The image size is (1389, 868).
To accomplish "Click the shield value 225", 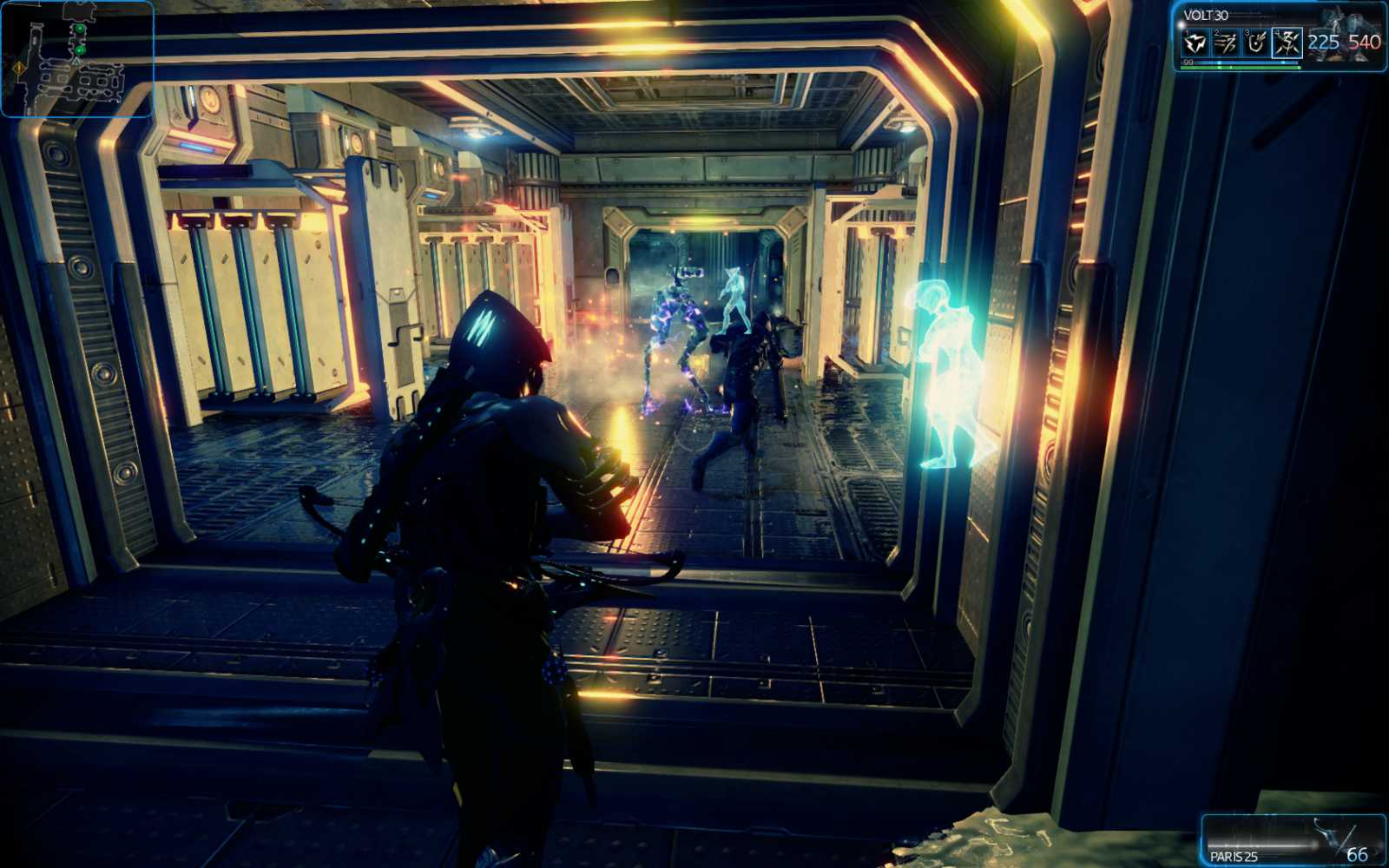I will pyautogui.click(x=1324, y=43).
